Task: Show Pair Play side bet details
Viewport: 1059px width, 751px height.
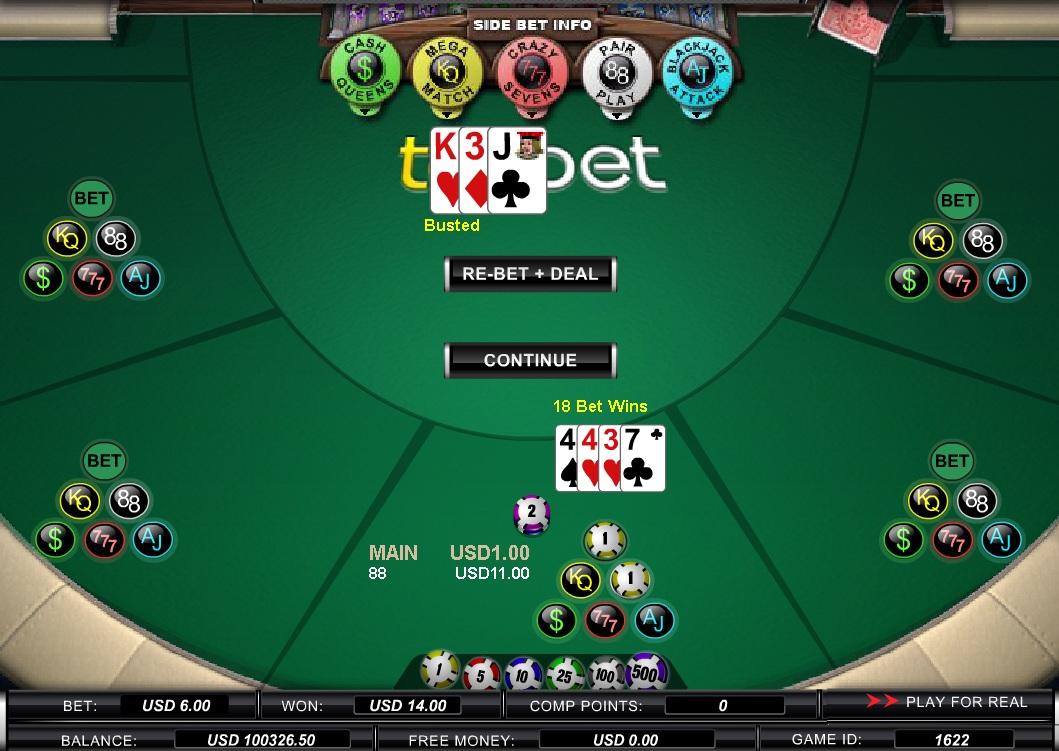Action: pyautogui.click(x=616, y=72)
